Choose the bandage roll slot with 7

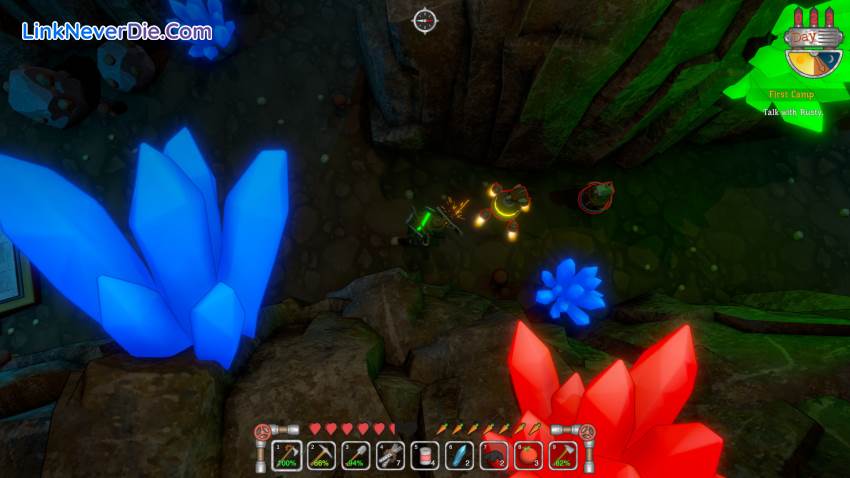pos(389,456)
